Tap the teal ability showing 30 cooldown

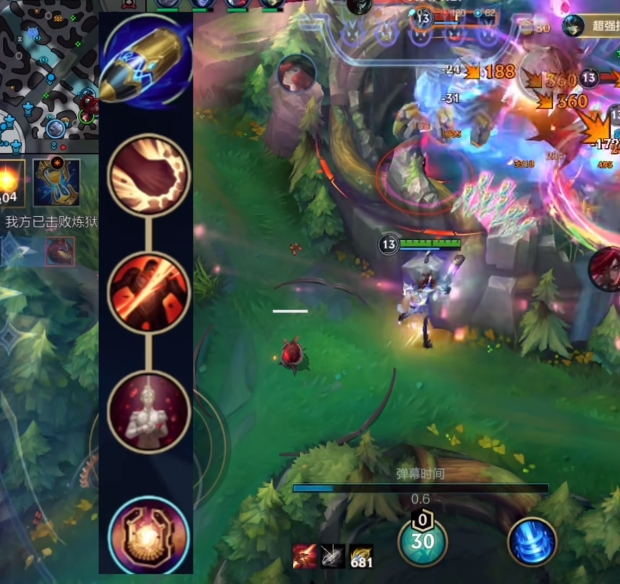pyautogui.click(x=423, y=541)
